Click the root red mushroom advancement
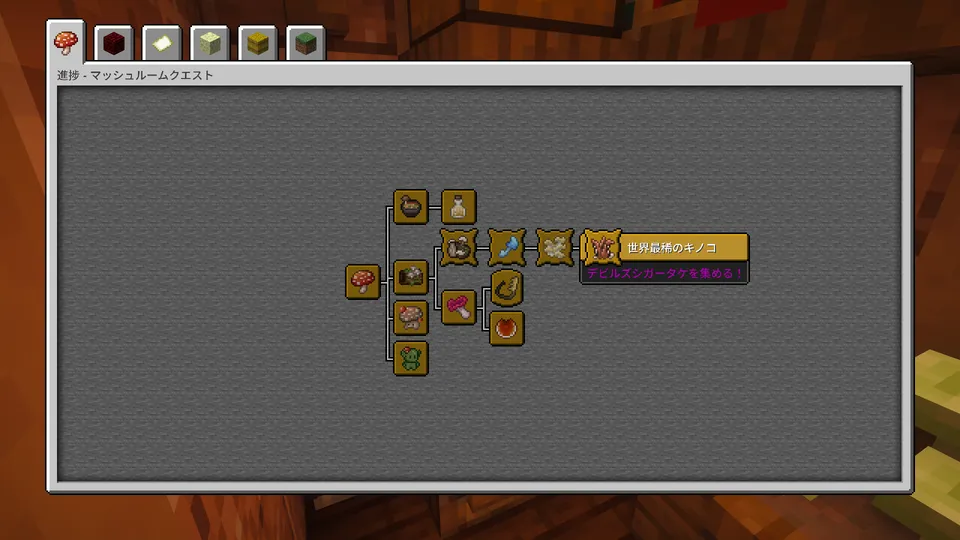Viewport: 960px width, 540px height. pyautogui.click(x=363, y=282)
